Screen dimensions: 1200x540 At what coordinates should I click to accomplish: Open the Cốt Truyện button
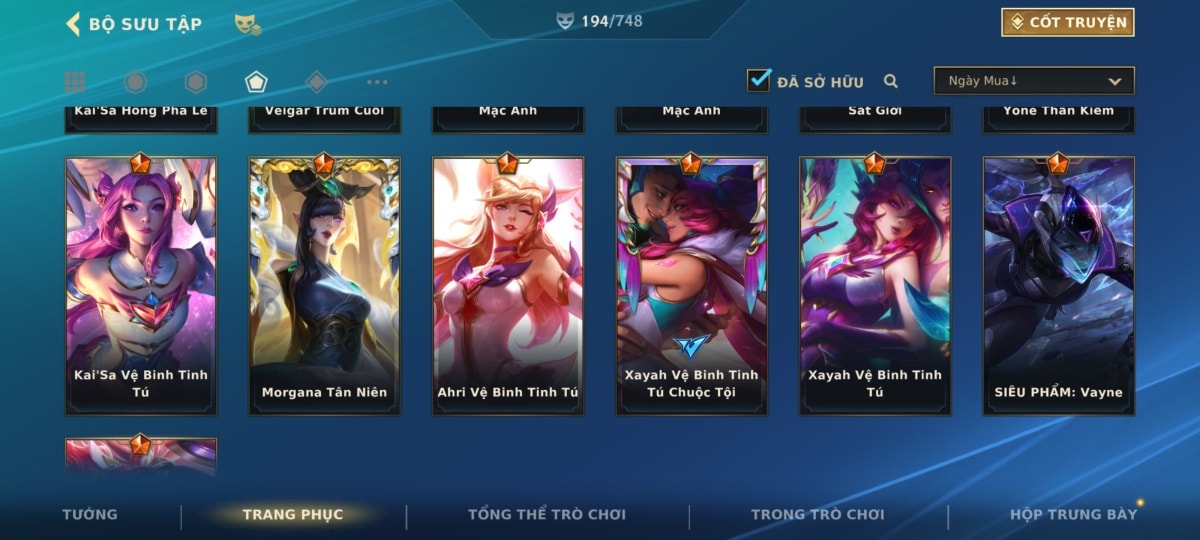(1067, 22)
